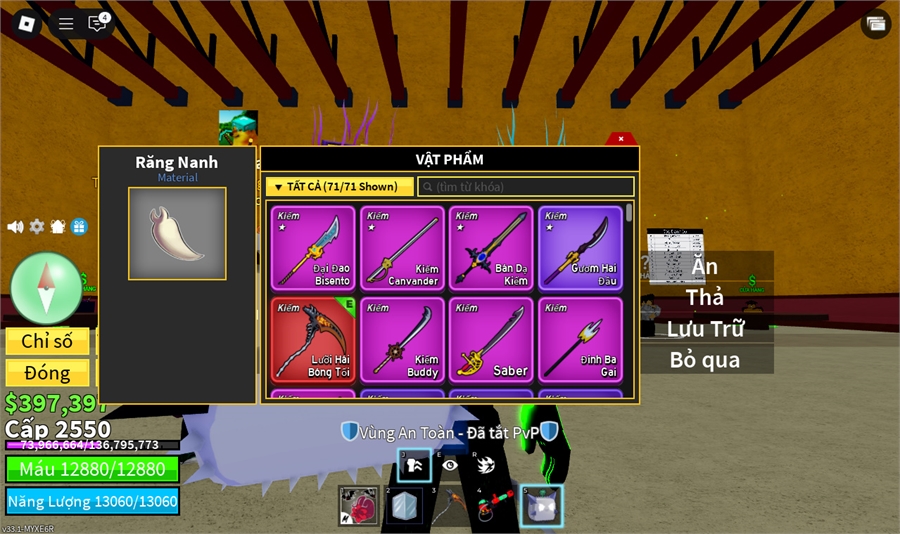Open the Roblox chat button
900x534 pixels.
tap(97, 23)
